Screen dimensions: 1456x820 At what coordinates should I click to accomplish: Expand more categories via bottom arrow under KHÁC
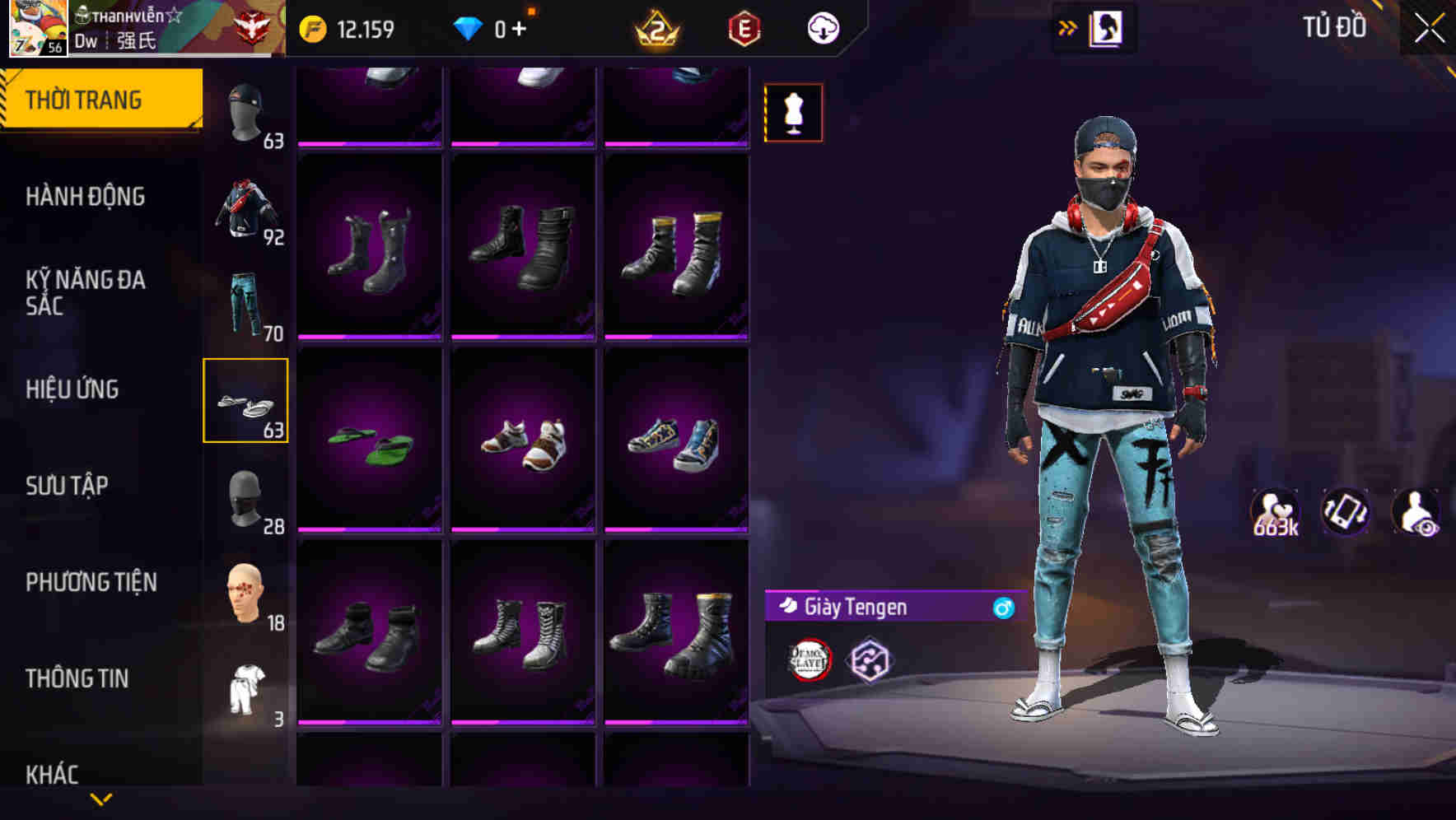pos(100,799)
